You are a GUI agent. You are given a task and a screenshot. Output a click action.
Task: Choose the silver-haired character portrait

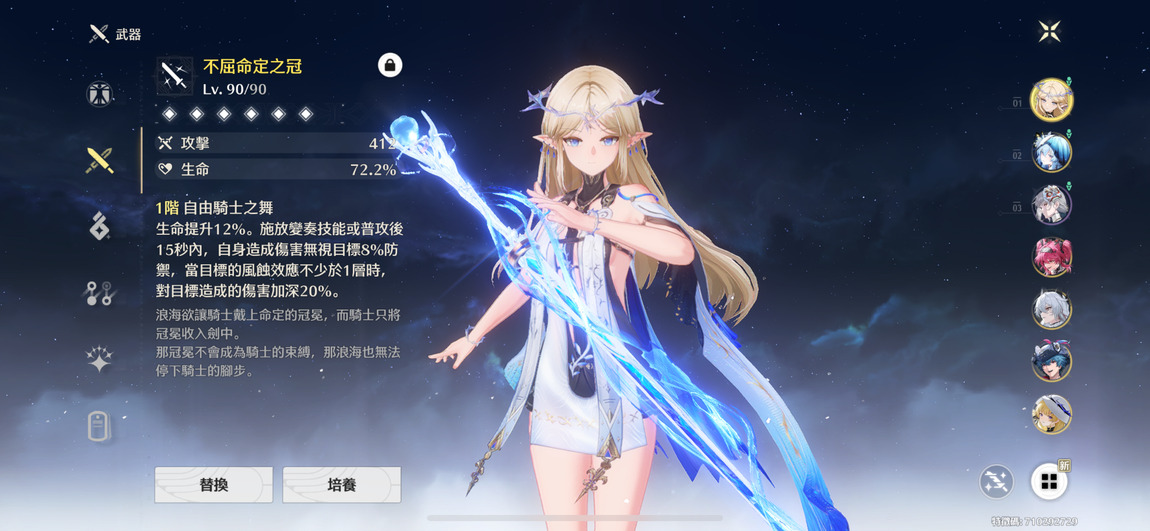coord(1051,310)
